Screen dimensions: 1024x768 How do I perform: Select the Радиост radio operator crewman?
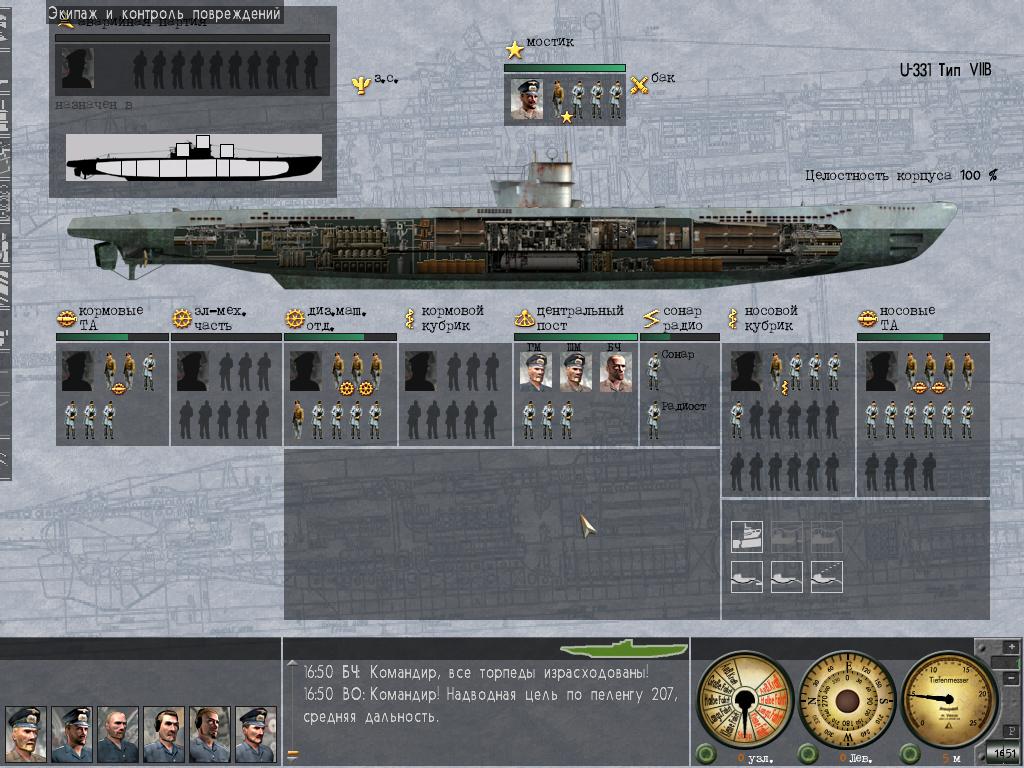[654, 419]
